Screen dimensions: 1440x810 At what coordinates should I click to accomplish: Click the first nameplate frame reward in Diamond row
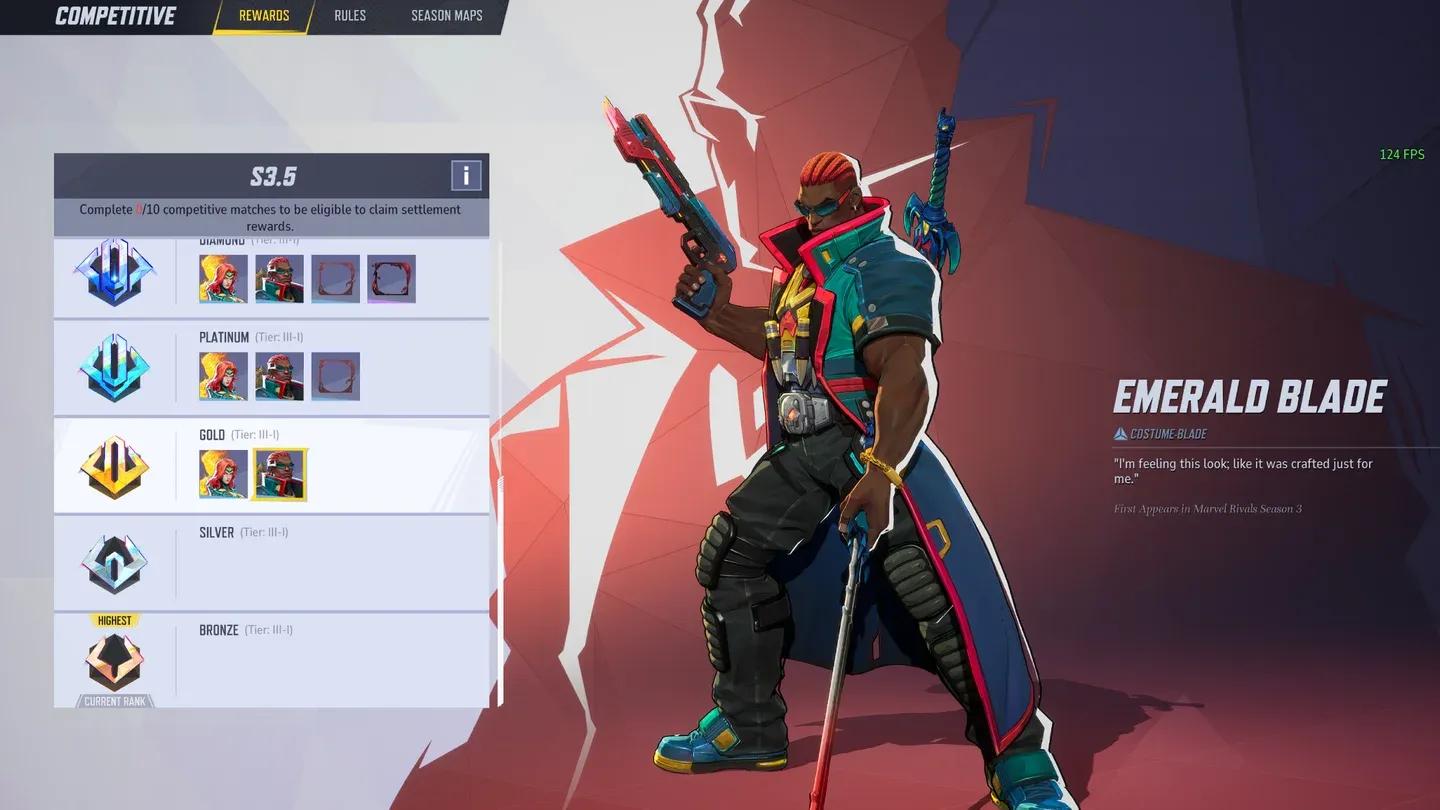(x=336, y=278)
